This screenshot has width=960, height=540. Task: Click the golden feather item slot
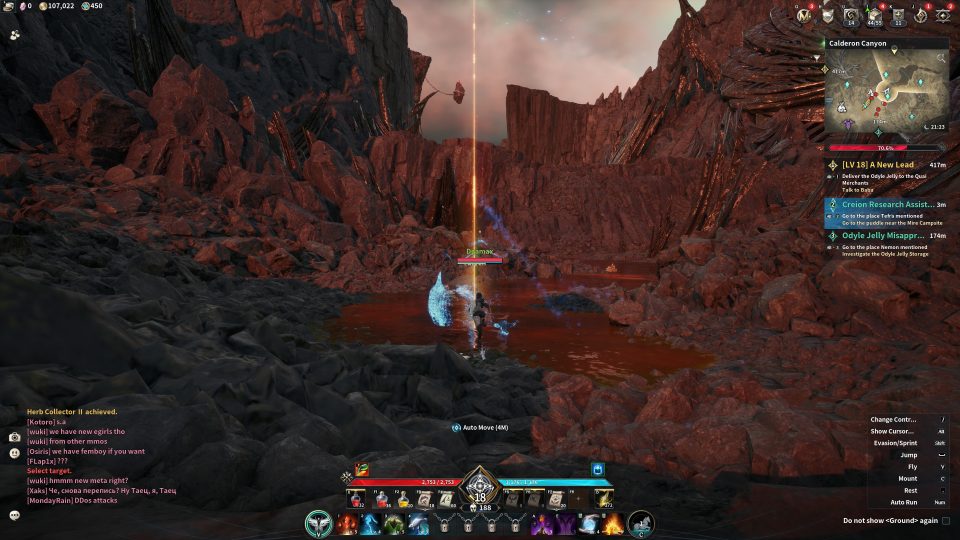coord(603,497)
